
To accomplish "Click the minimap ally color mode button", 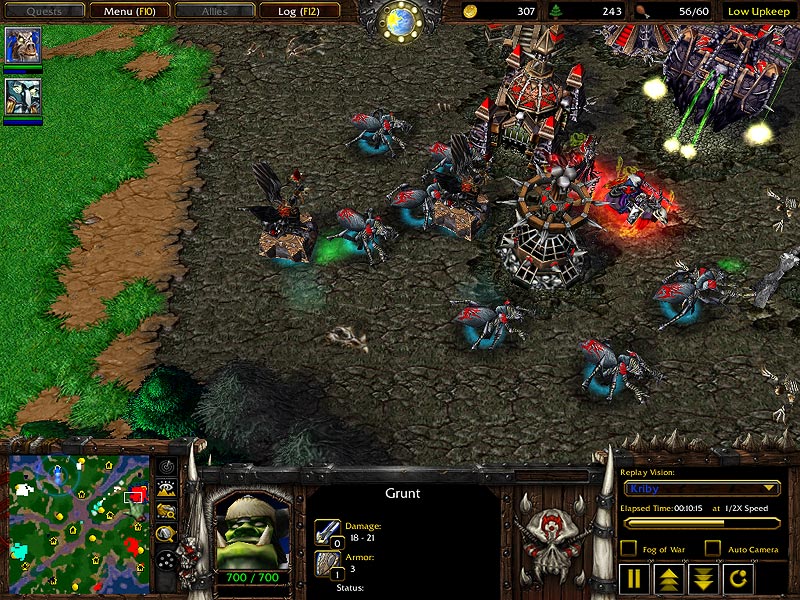I will pos(167,512).
